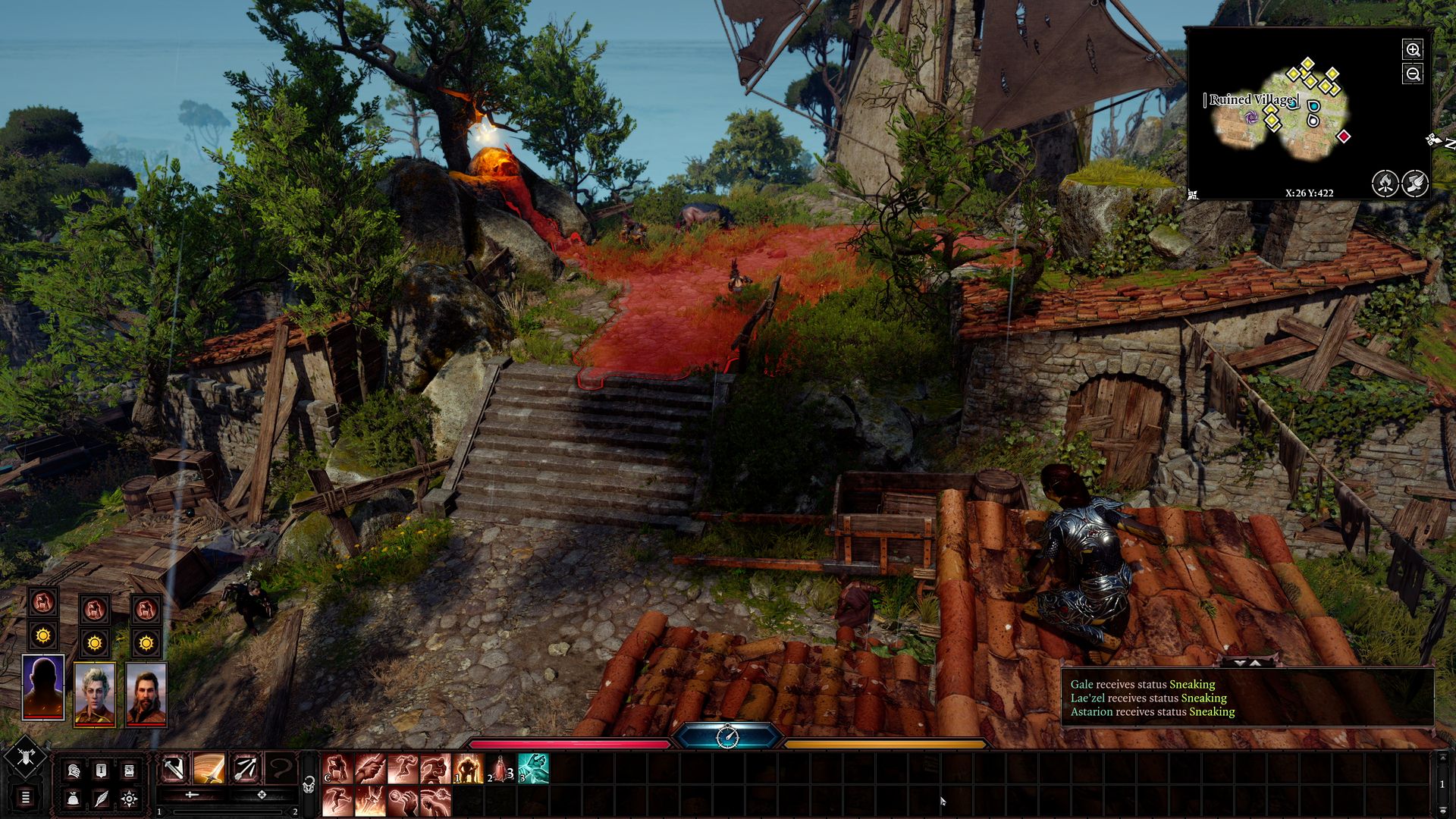
Task: Use the red potion hotbar slot
Action: pos(500,769)
